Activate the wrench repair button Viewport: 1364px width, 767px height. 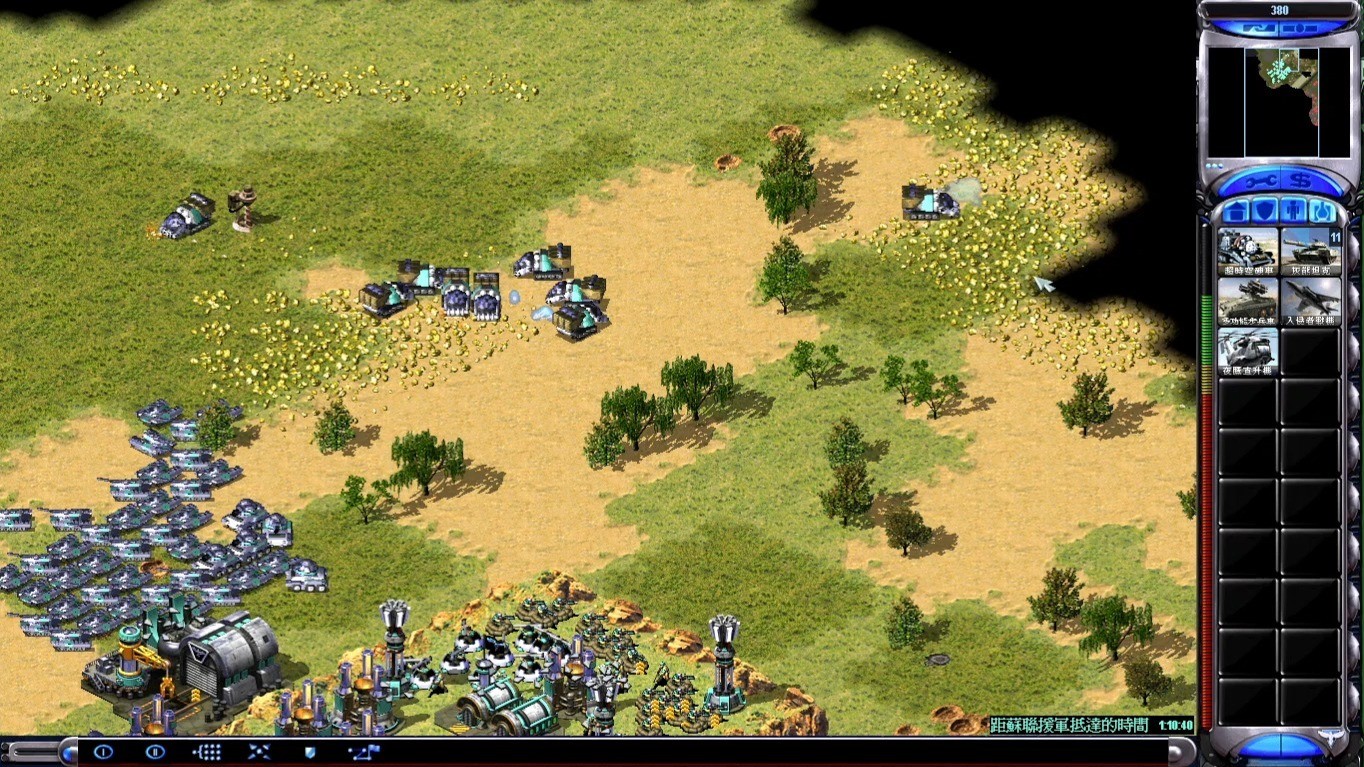(x=1259, y=180)
